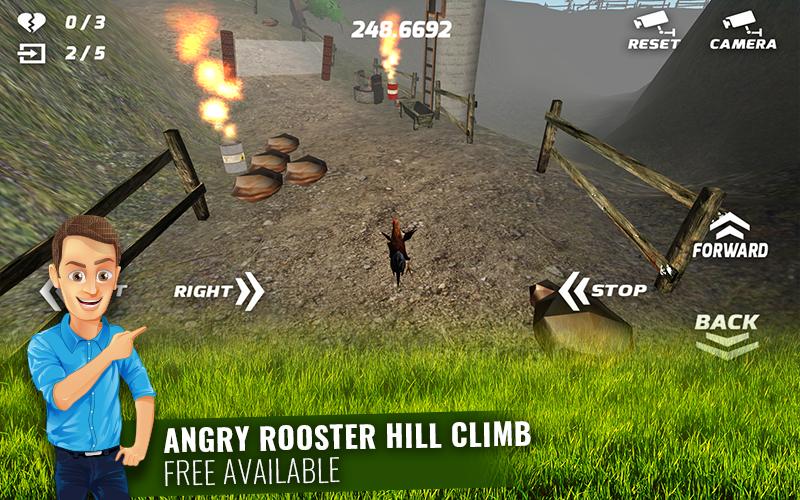The width and height of the screenshot is (800, 500).
Task: Halt the rooster with the STOP button
Action: (602, 290)
